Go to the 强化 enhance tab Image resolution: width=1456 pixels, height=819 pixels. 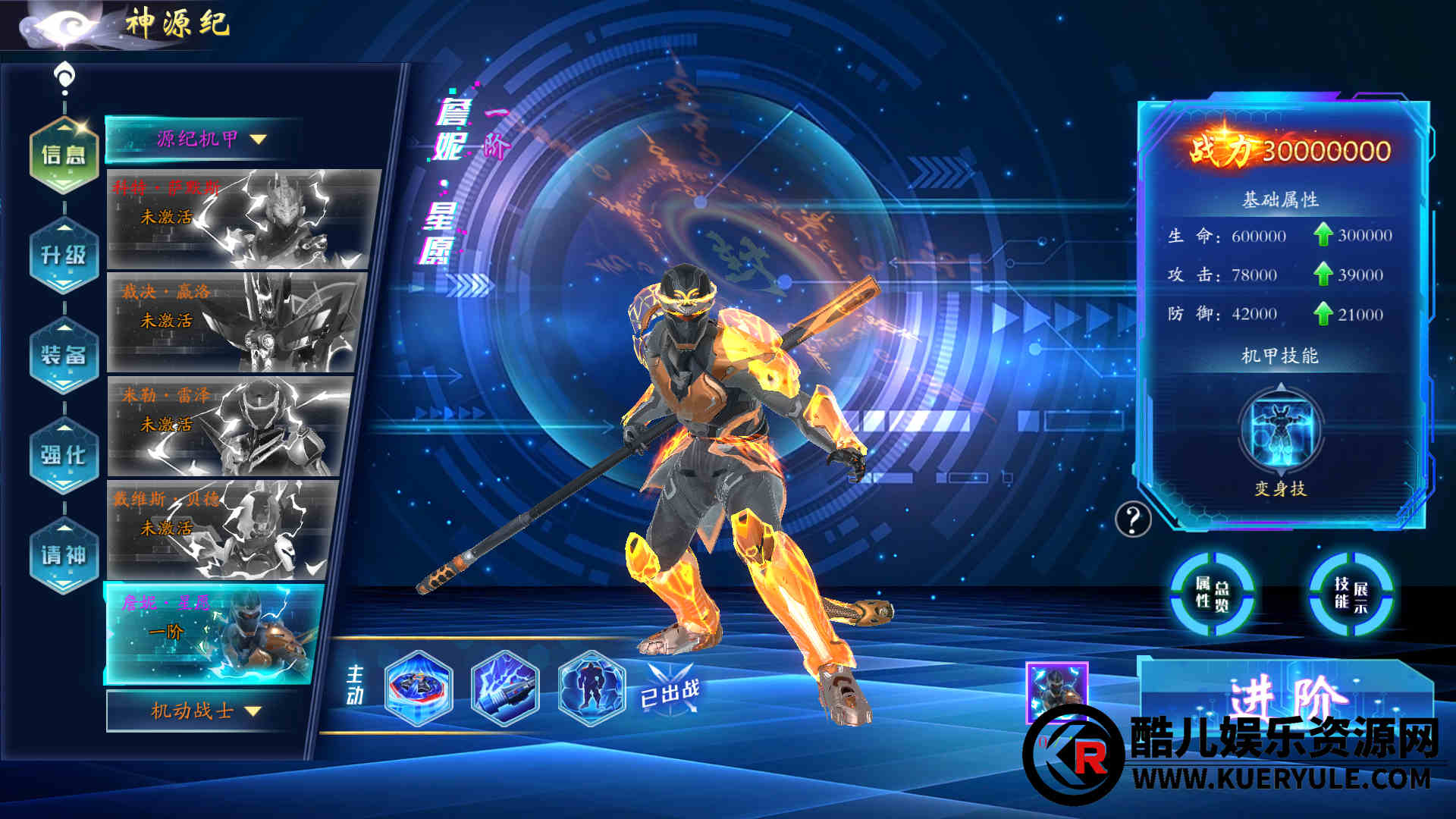pos(64,455)
